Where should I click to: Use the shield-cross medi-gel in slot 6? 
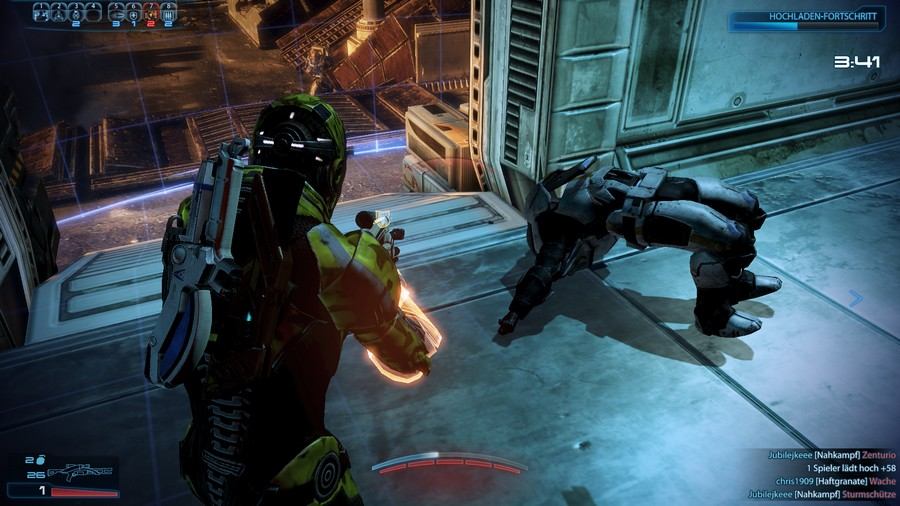134,15
